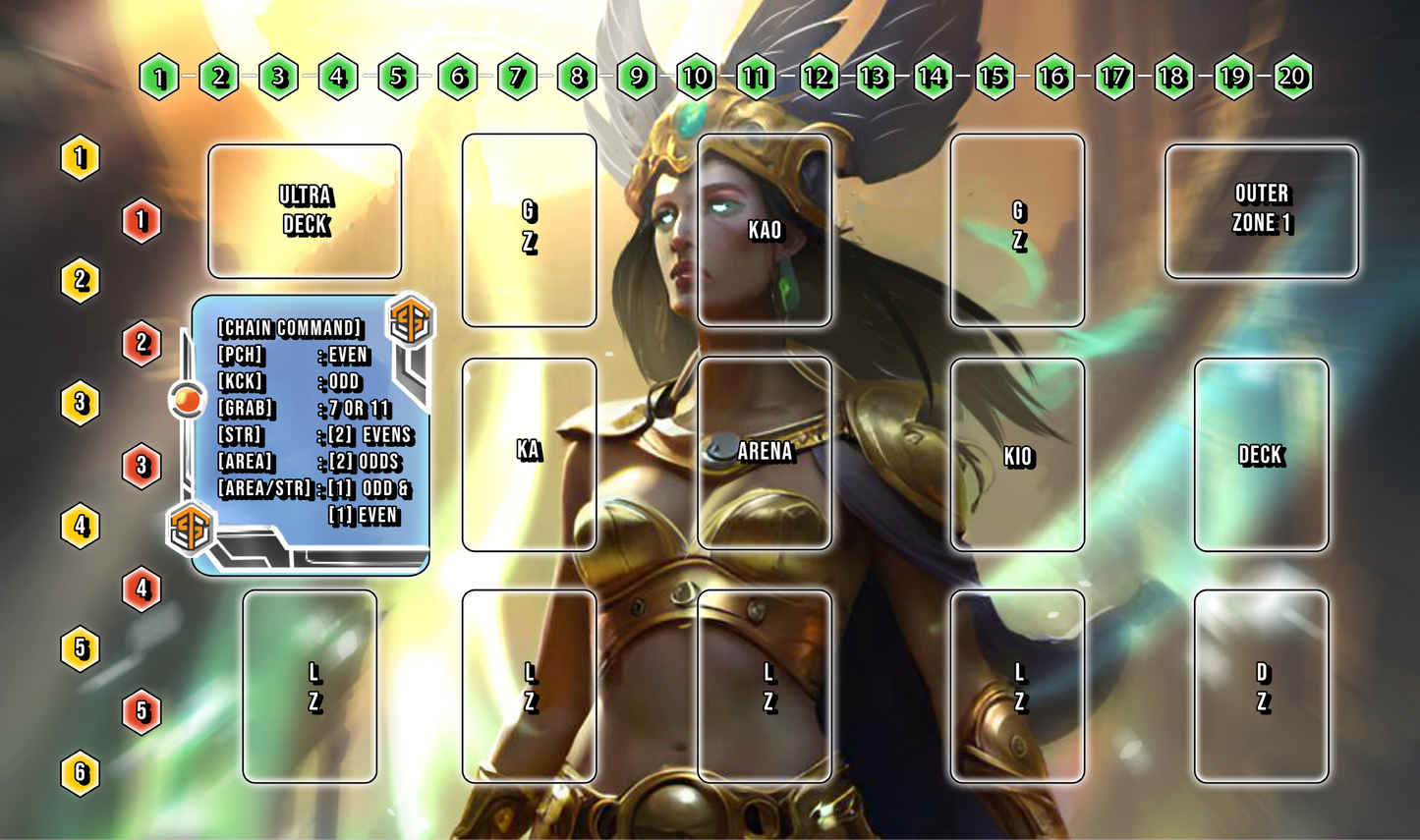This screenshot has width=1420, height=840.
Task: Click turn track hex 12
Action: [817, 77]
